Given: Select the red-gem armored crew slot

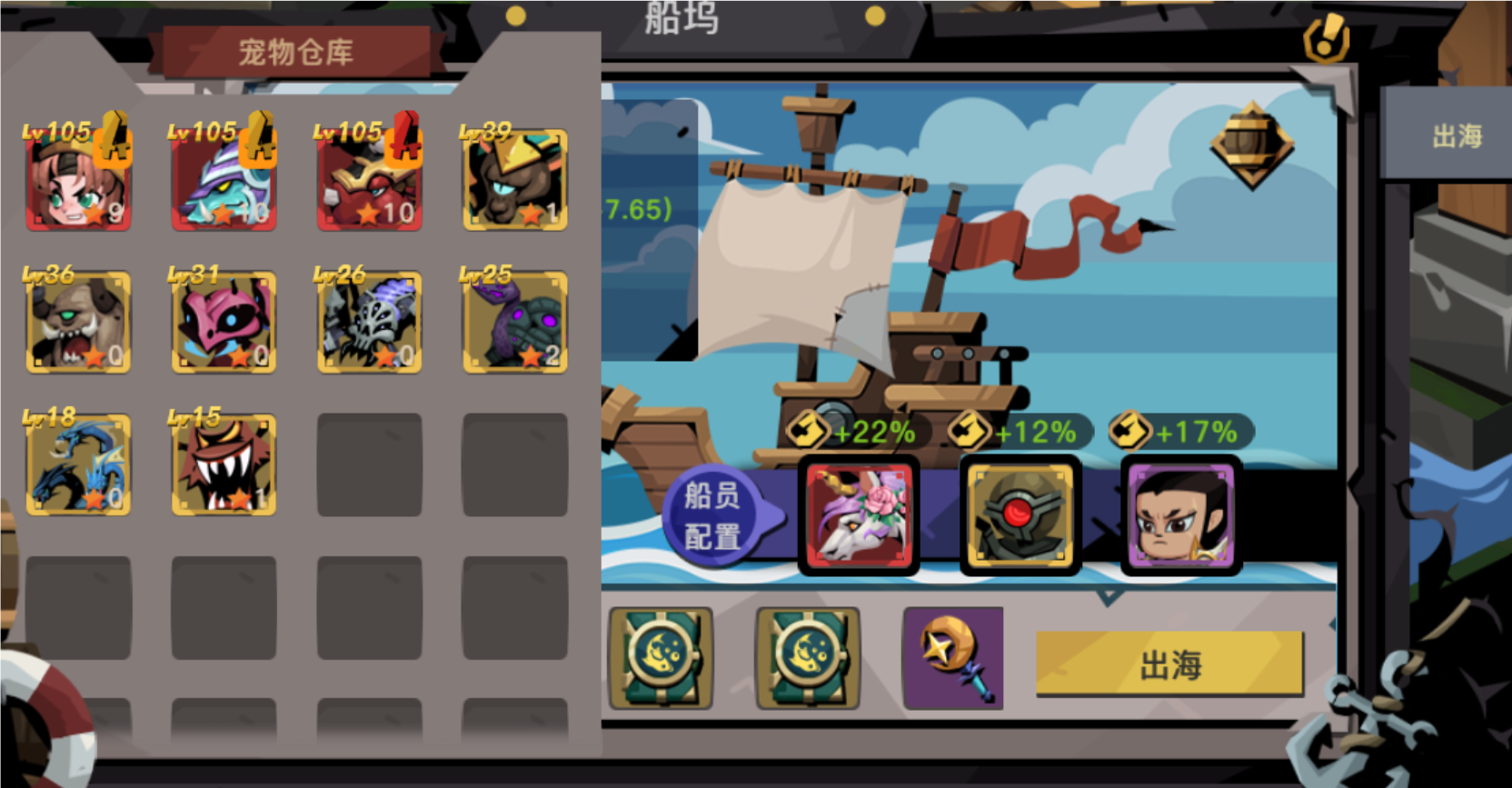Looking at the screenshot, I should (x=1020, y=516).
